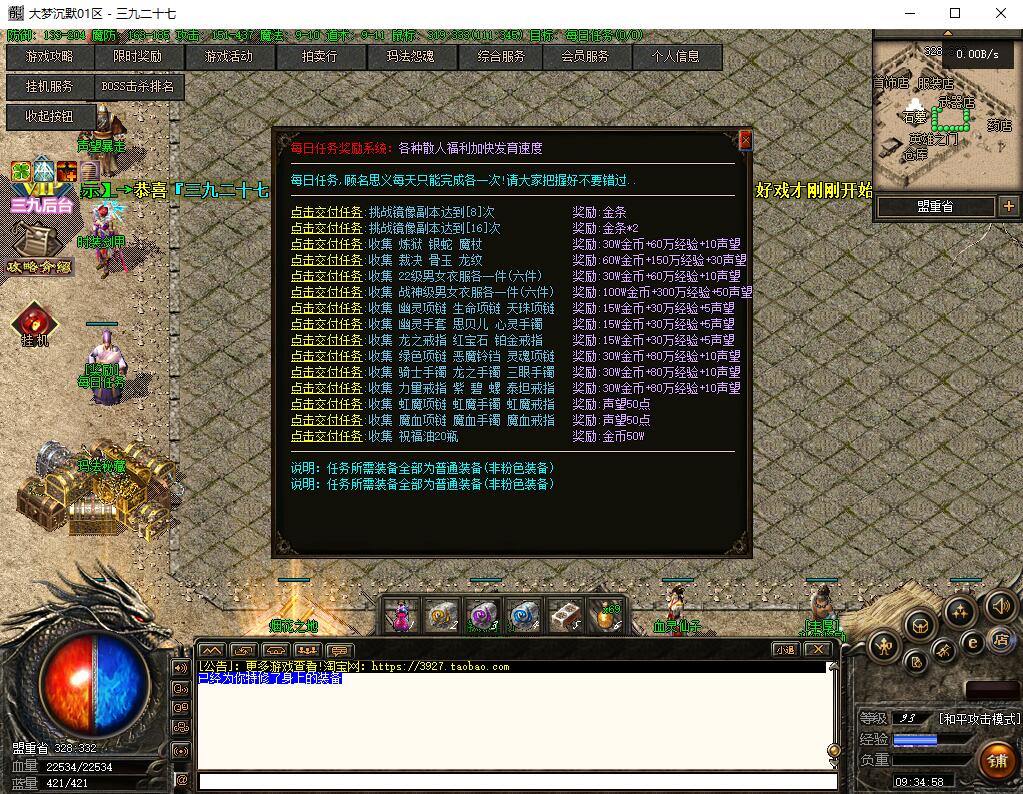Use the gold pouch hotbar item

click(607, 616)
